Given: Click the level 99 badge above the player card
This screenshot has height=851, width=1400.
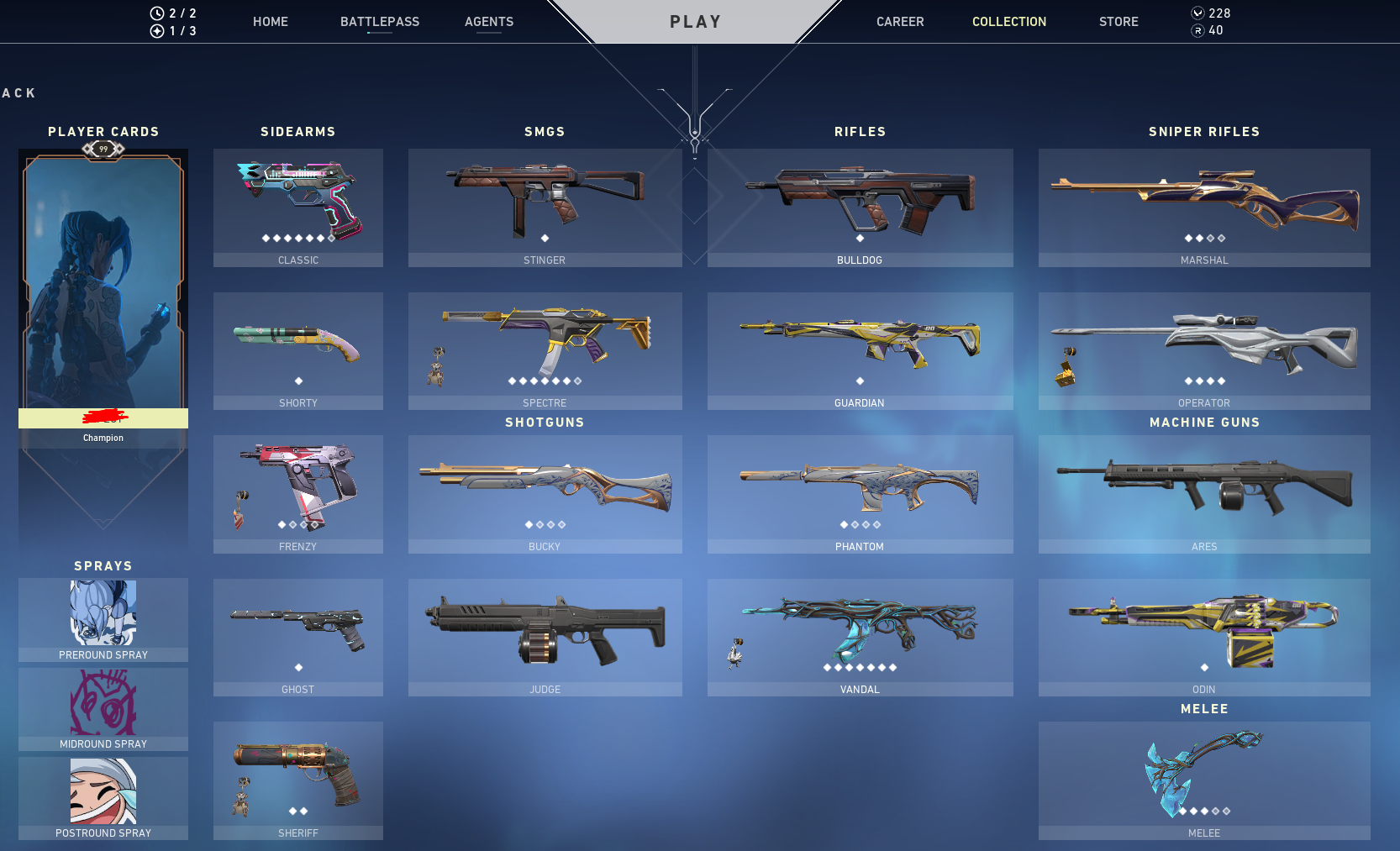Looking at the screenshot, I should 103,149.
